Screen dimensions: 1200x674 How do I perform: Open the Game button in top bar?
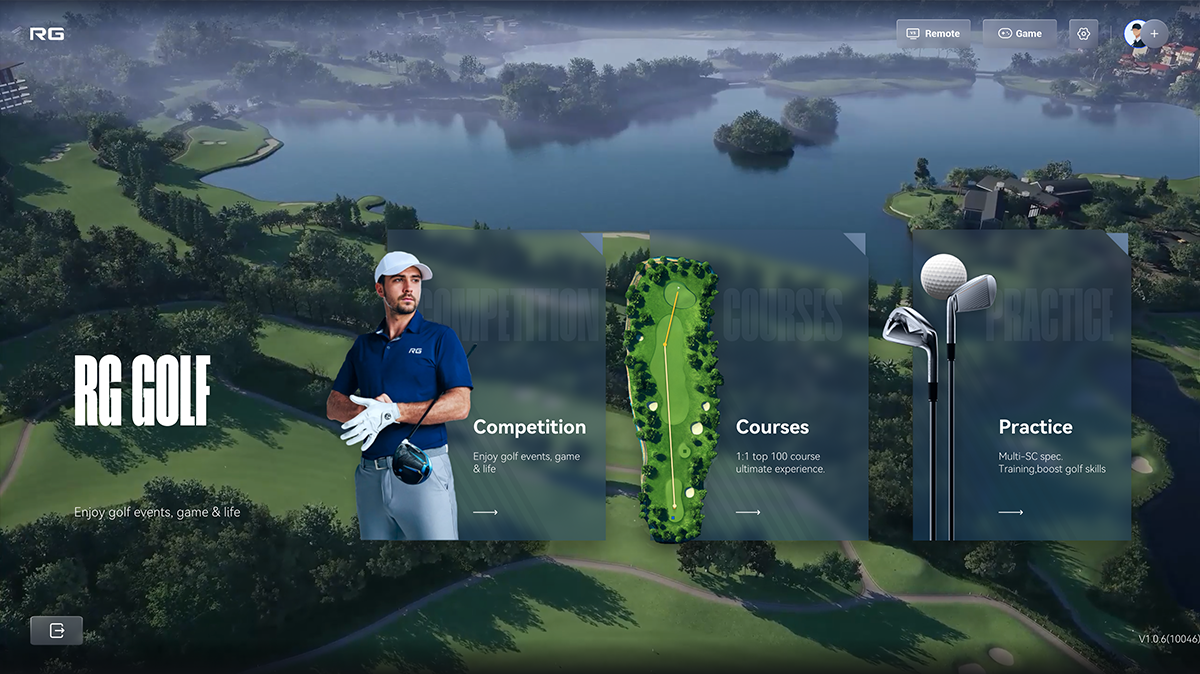[1019, 33]
